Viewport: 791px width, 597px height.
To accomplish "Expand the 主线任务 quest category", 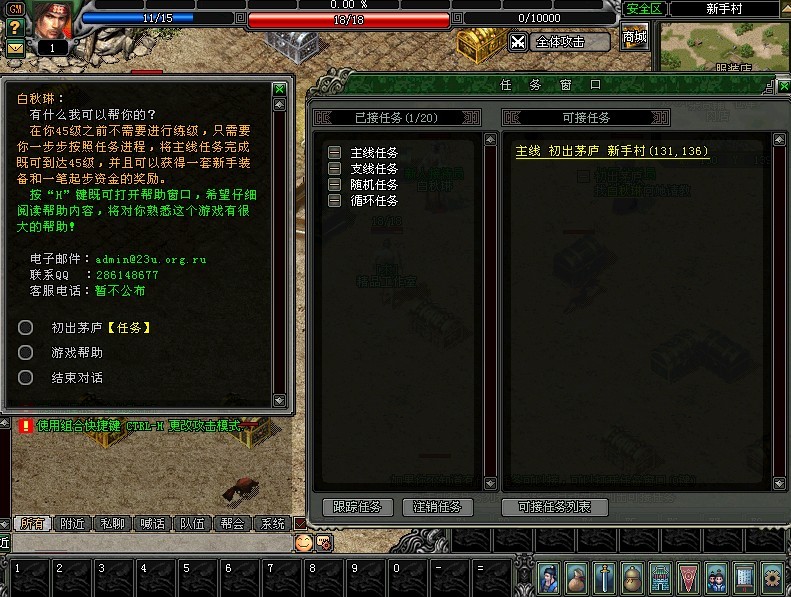I will point(335,153).
